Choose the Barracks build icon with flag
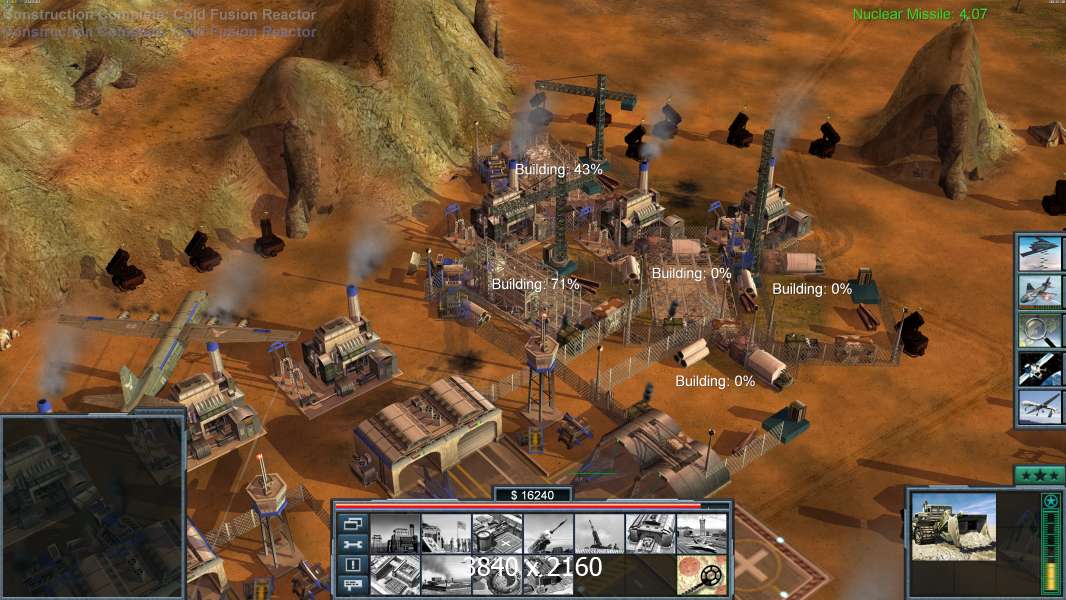The height and width of the screenshot is (600, 1066). [x=445, y=533]
